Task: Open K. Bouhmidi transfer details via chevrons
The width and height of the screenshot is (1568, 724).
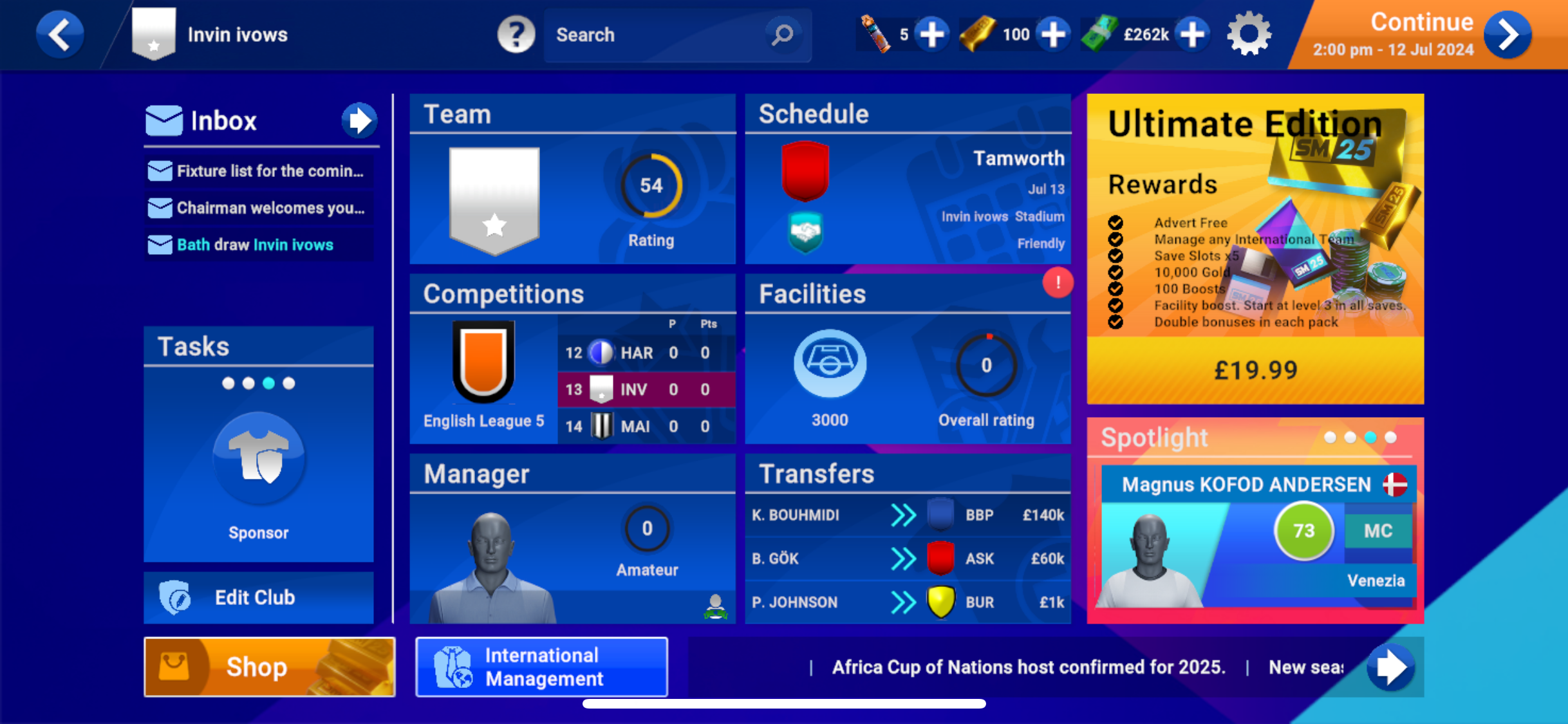Action: point(904,515)
